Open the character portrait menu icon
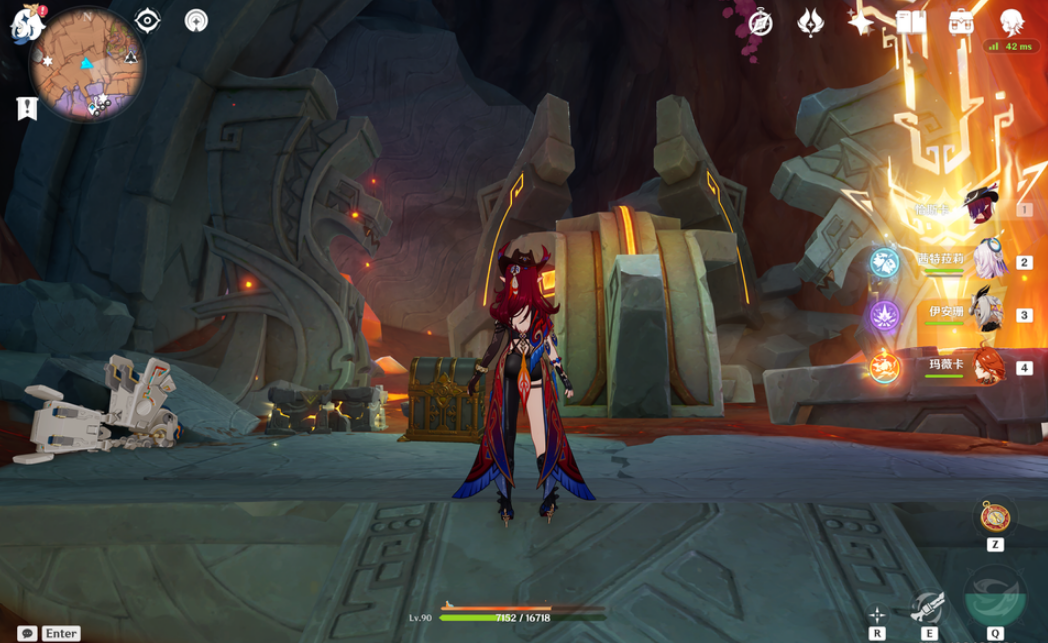The height and width of the screenshot is (643, 1048). pyautogui.click(x=1013, y=22)
